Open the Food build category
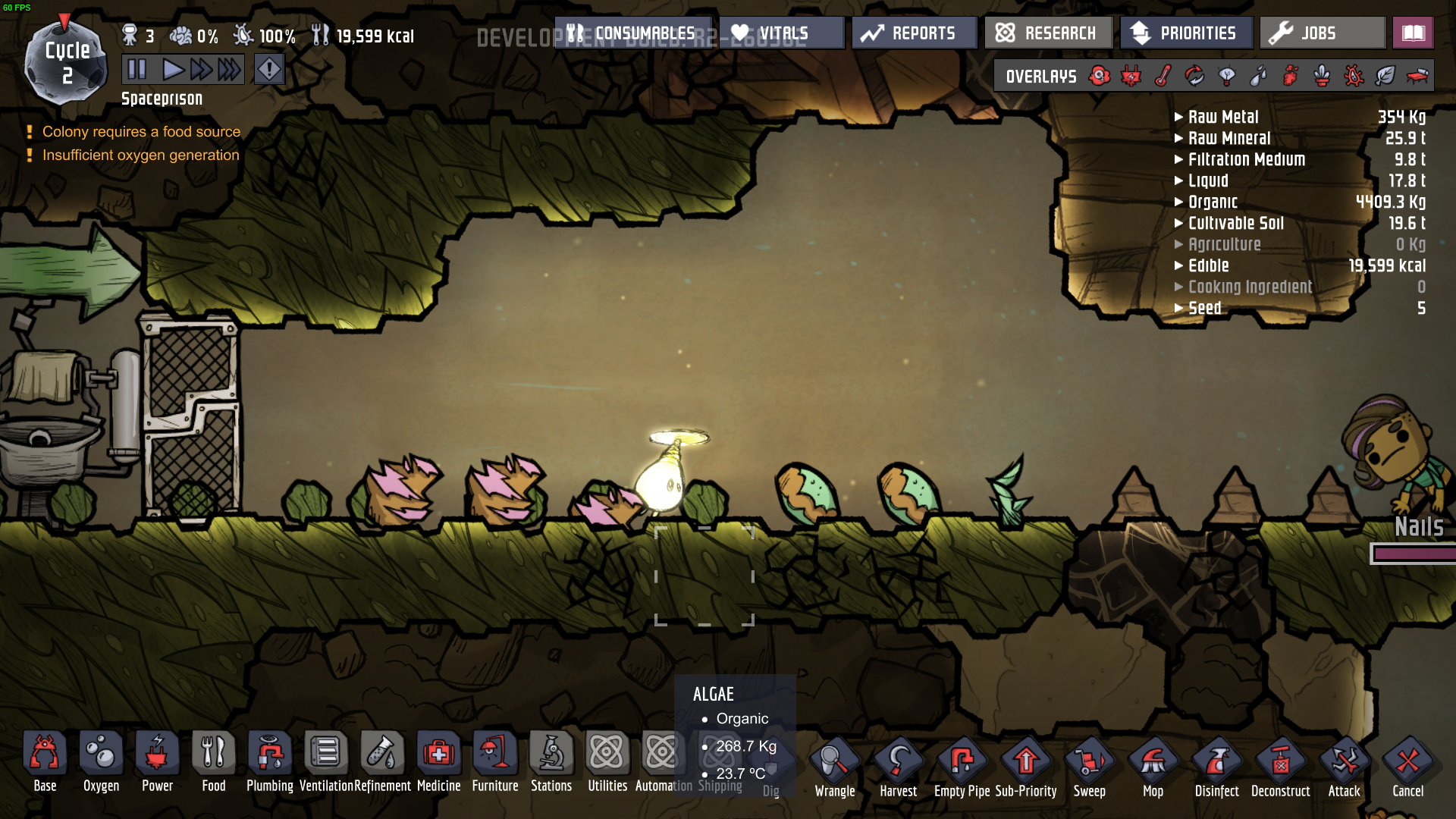1456x819 pixels. (213, 761)
